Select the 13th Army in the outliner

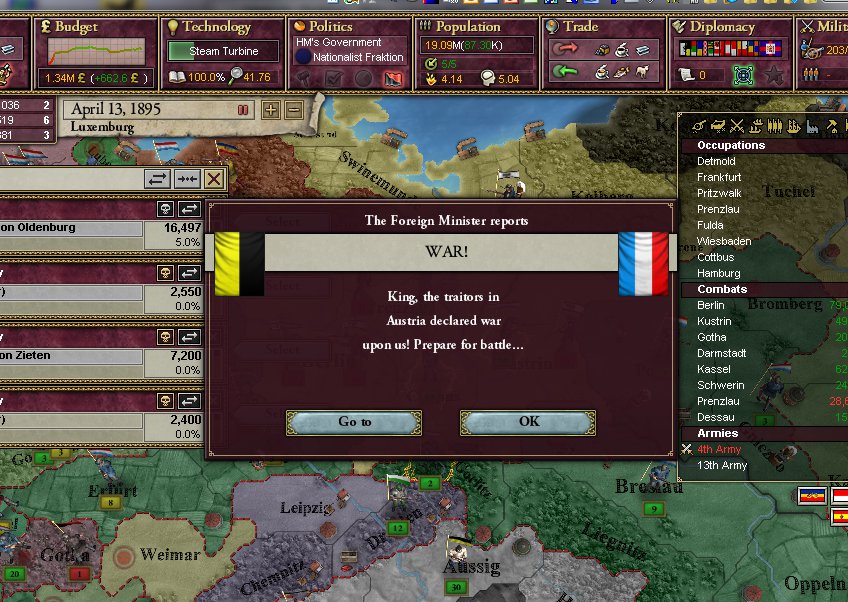click(722, 465)
